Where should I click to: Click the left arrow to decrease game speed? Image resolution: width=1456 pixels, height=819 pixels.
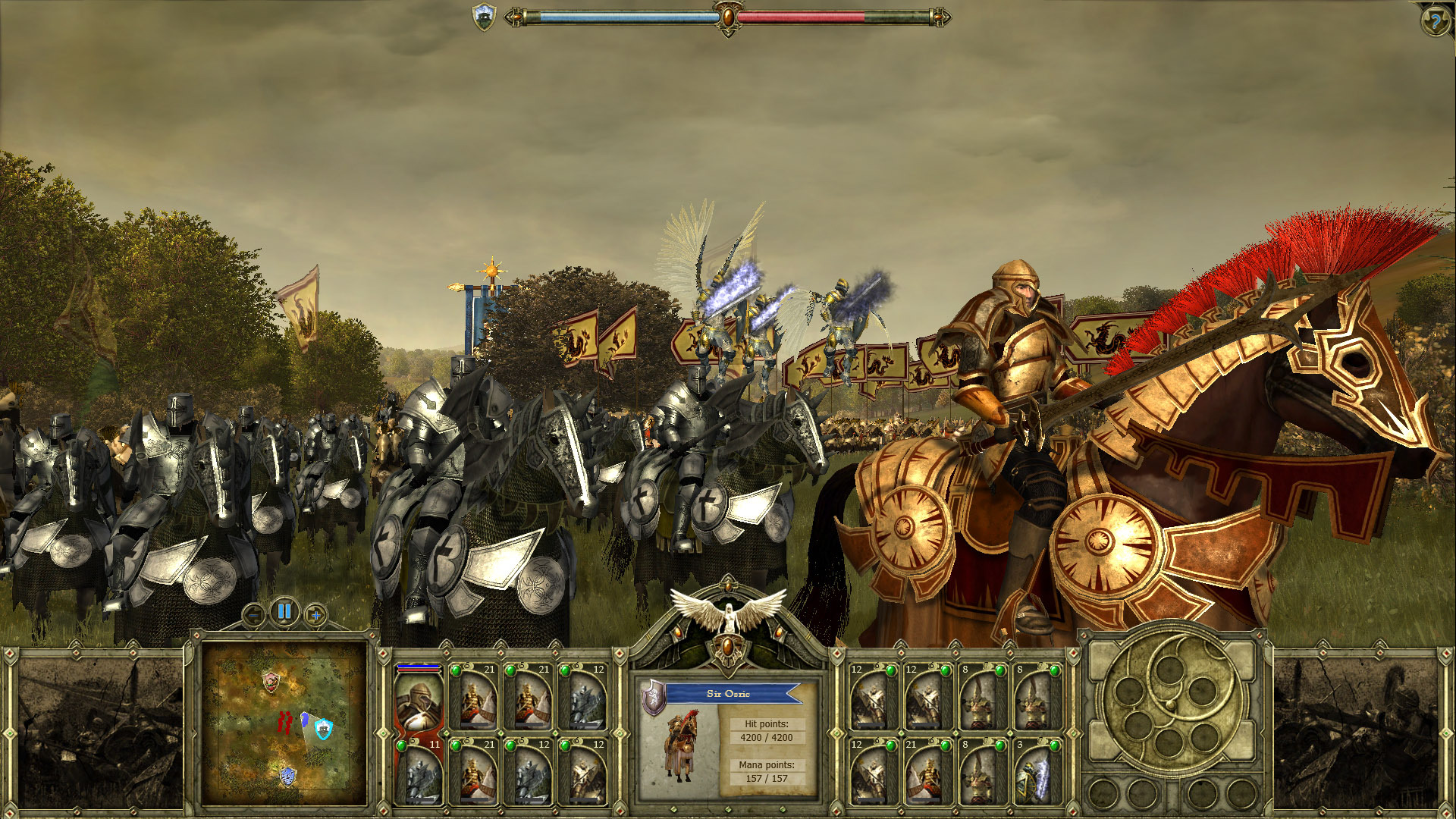pos(253,613)
